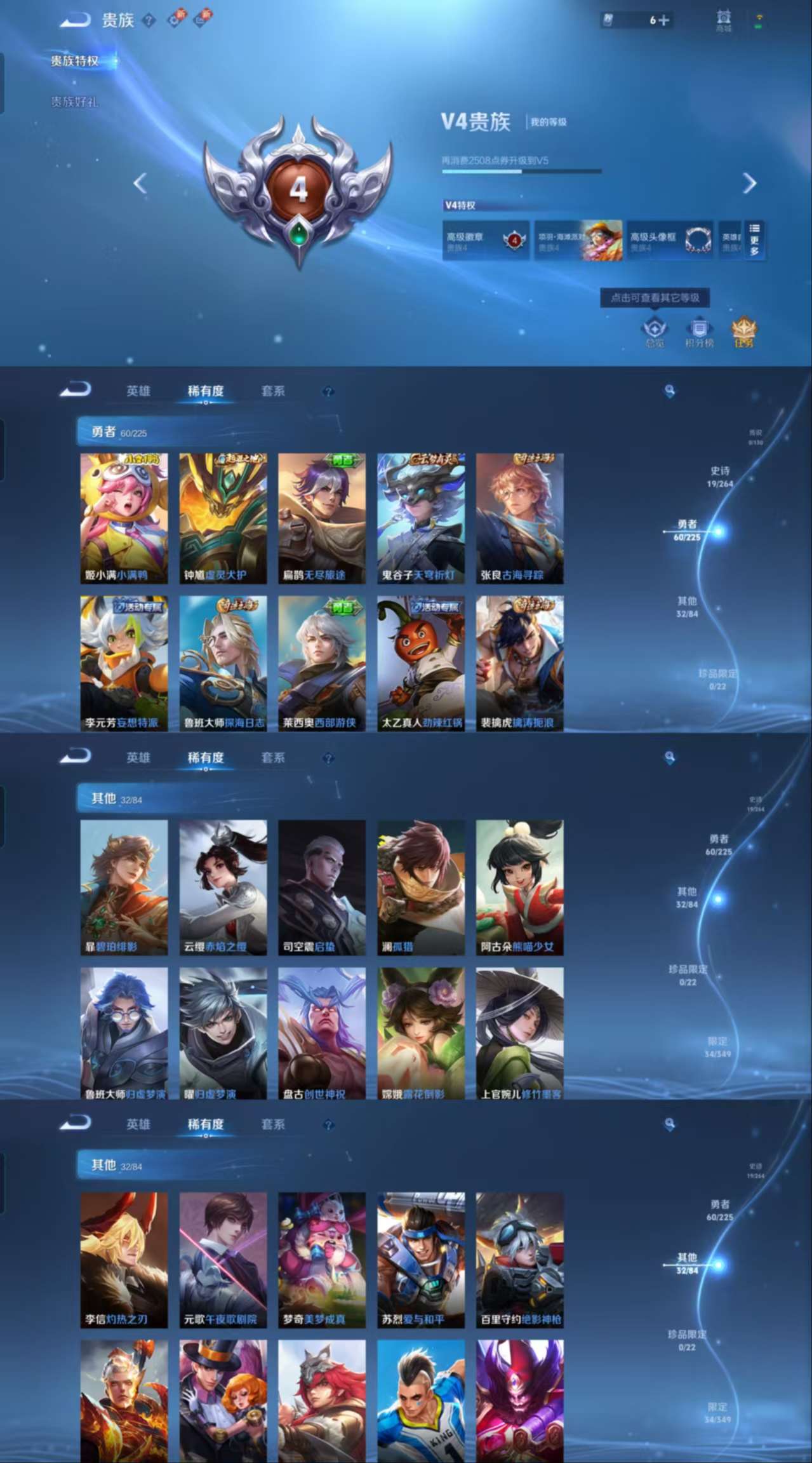This screenshot has height=1463, width=812.
Task: Select the 贵族特权 tab
Action: (x=75, y=61)
